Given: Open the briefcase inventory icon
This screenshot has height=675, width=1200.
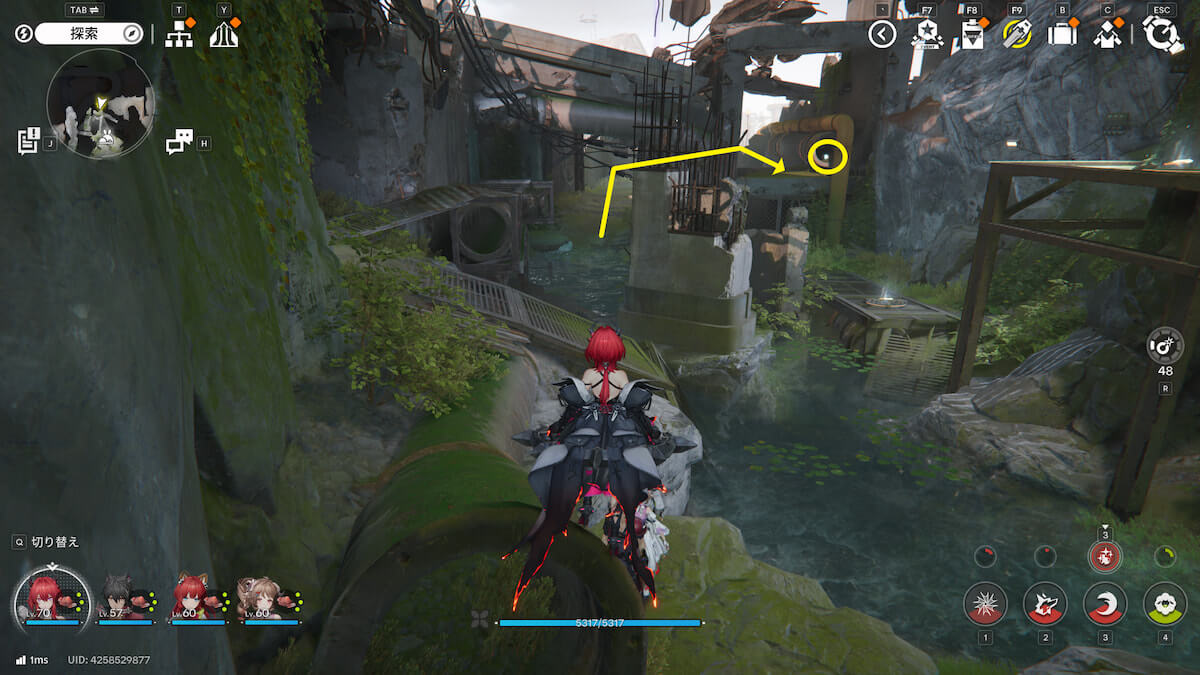Looking at the screenshot, I should [x=1062, y=35].
